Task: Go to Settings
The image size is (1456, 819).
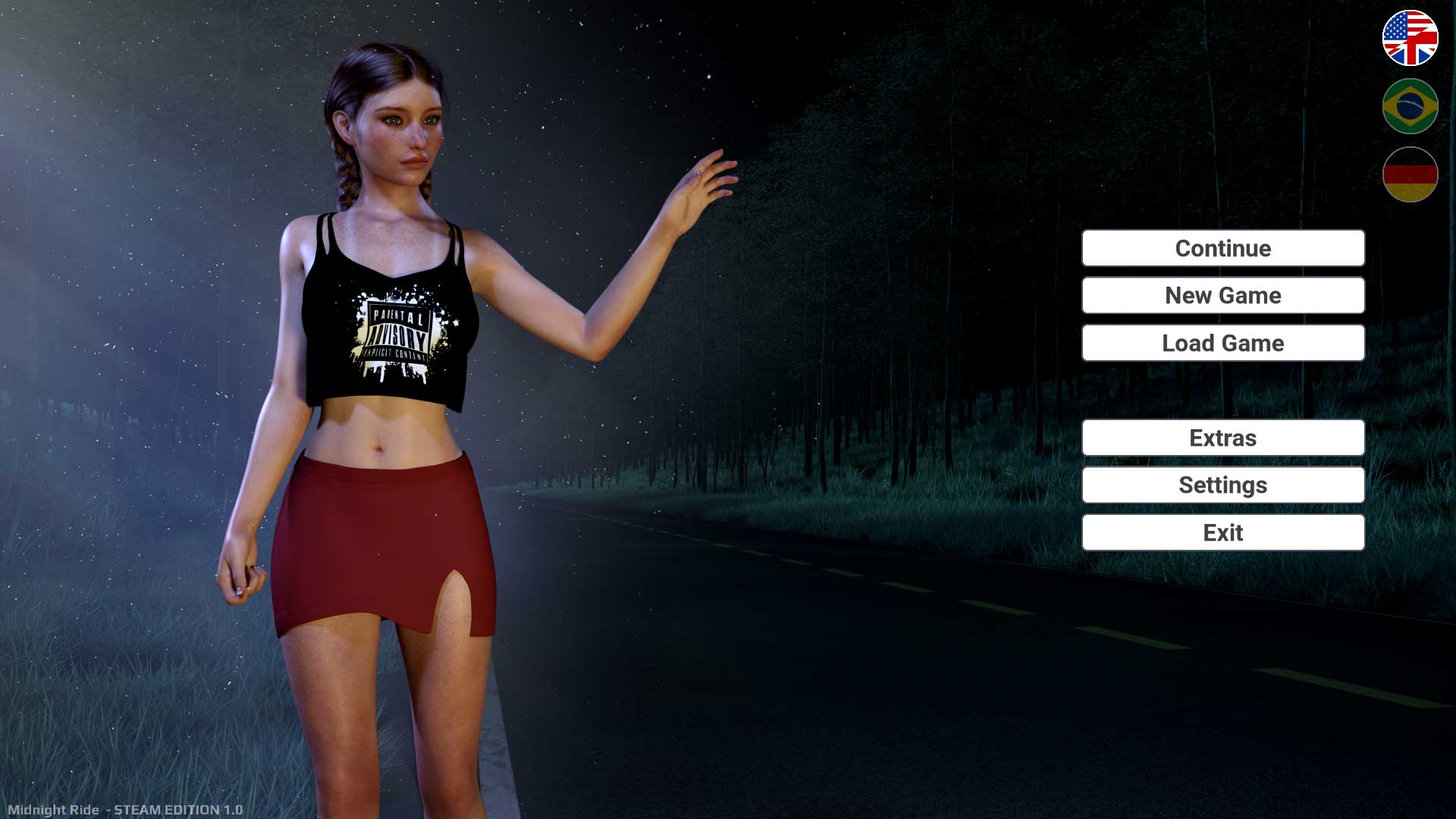Action: 1222,485
